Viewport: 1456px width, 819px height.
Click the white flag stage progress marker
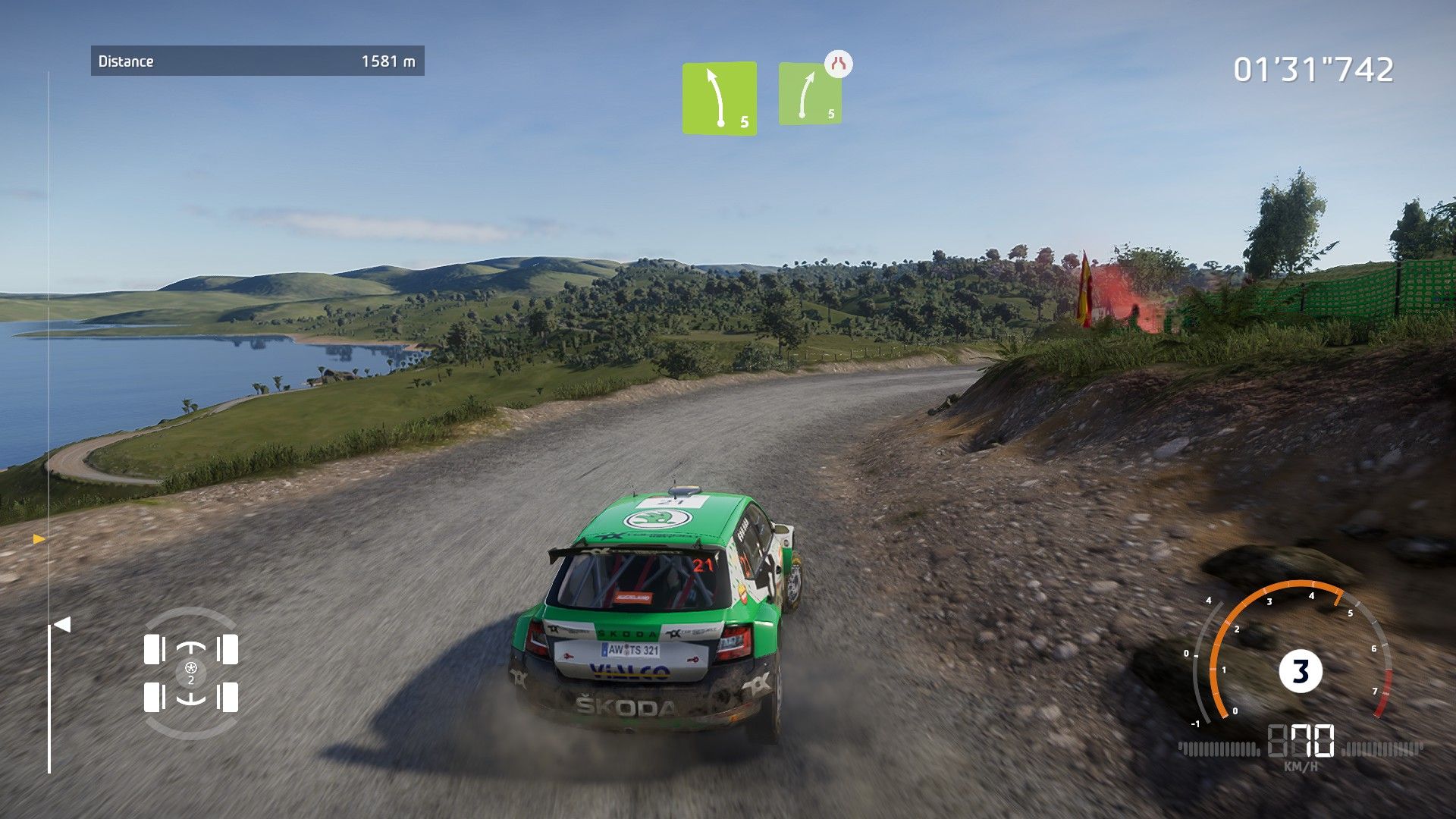click(x=62, y=625)
